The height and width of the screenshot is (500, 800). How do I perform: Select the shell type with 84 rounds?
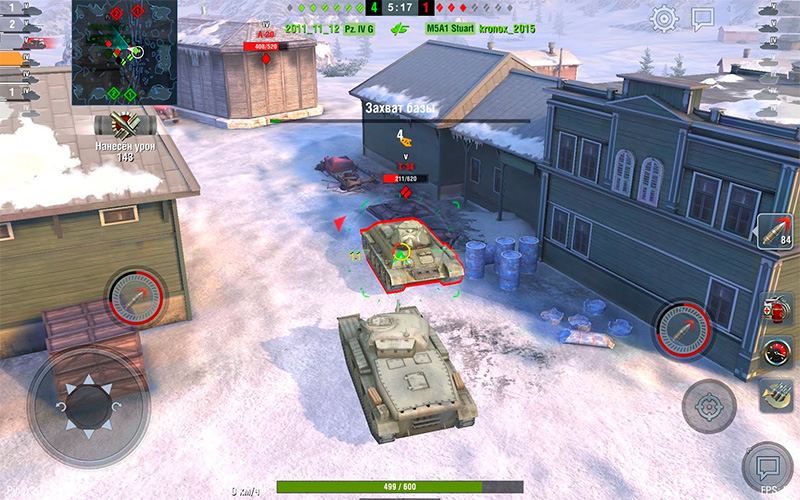[775, 232]
